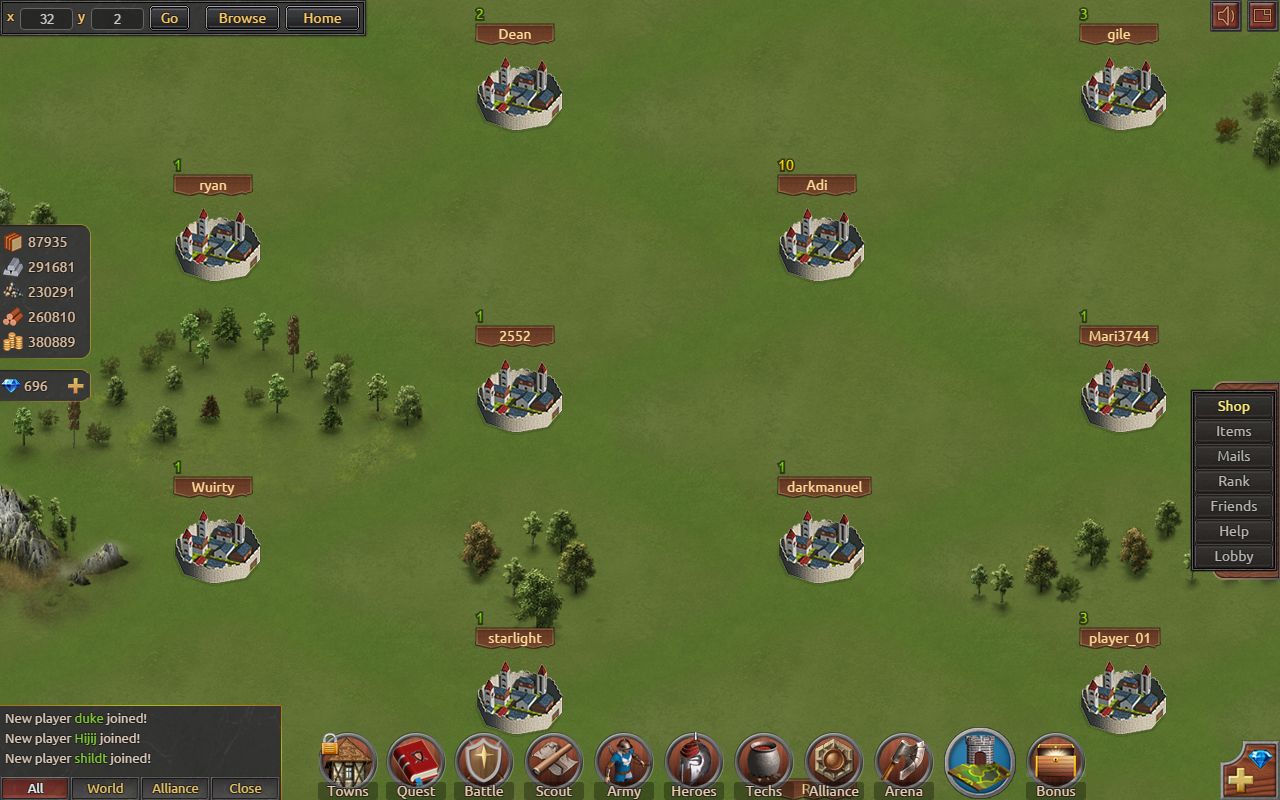
Task: Return to Home town
Action: pos(322,18)
